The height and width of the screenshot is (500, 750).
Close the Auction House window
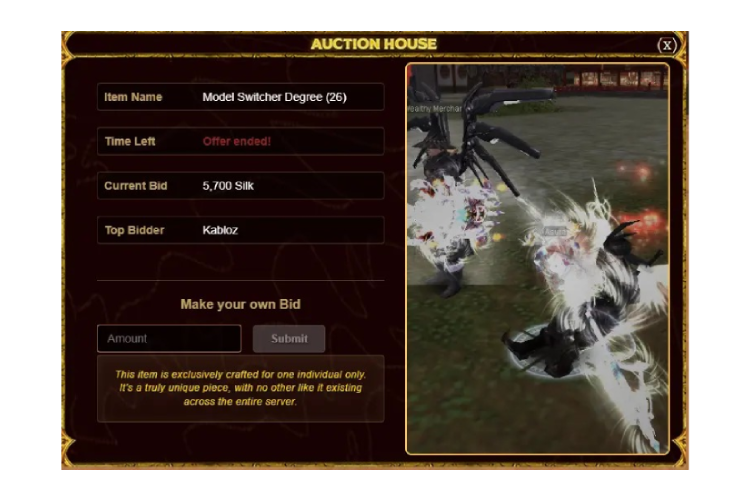tap(667, 45)
